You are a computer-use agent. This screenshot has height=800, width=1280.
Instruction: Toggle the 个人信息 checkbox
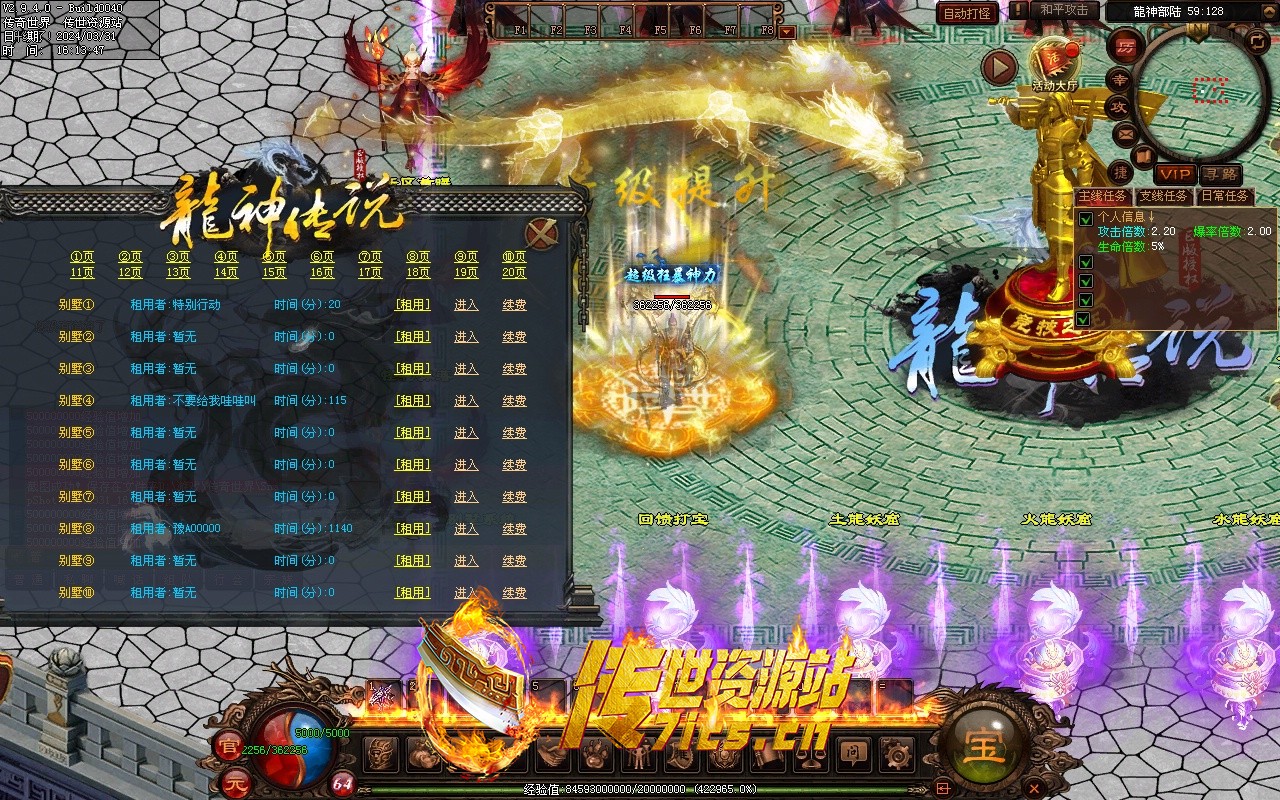[1085, 218]
